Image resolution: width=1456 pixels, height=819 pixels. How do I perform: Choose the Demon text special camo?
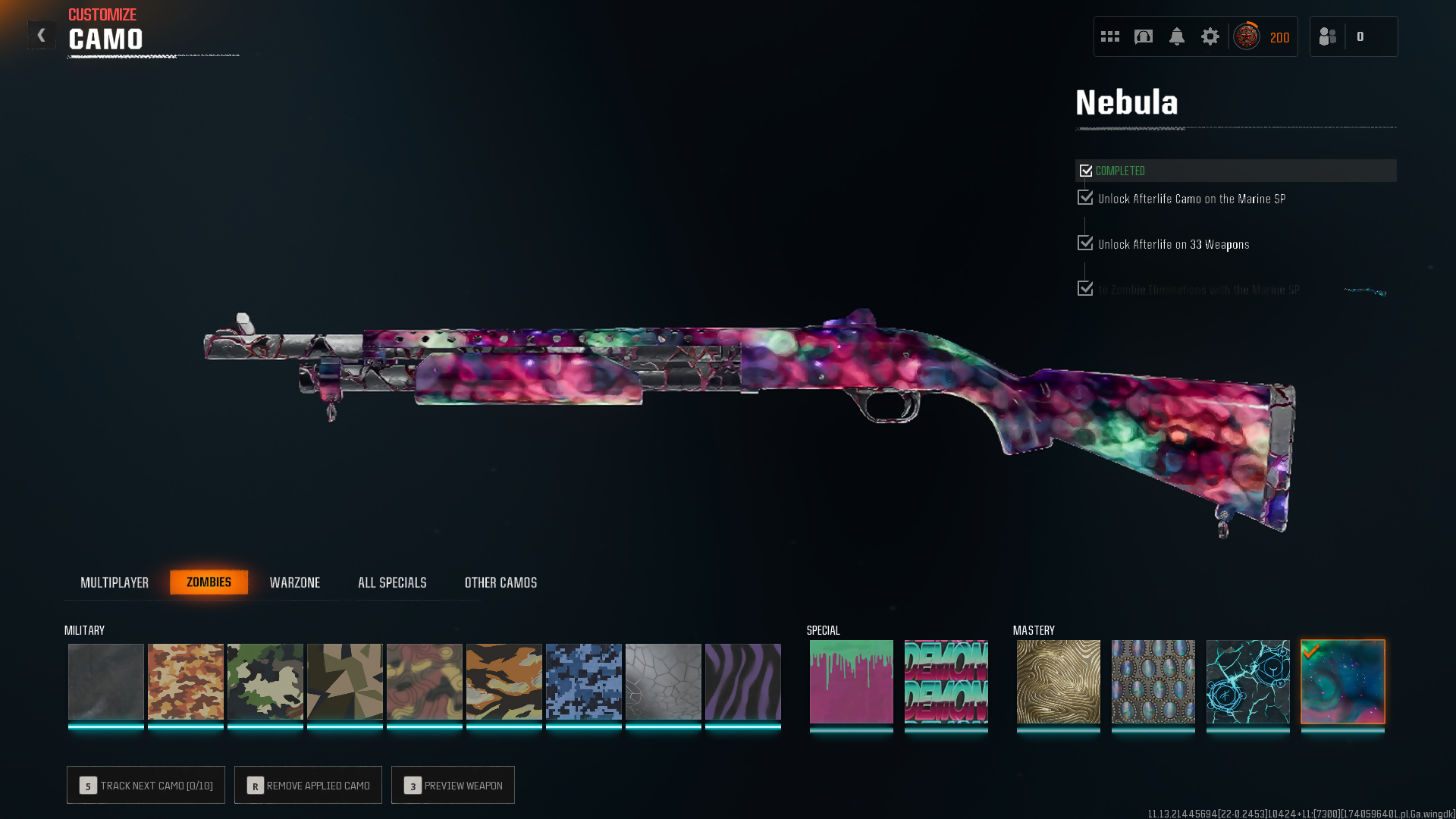click(946, 681)
